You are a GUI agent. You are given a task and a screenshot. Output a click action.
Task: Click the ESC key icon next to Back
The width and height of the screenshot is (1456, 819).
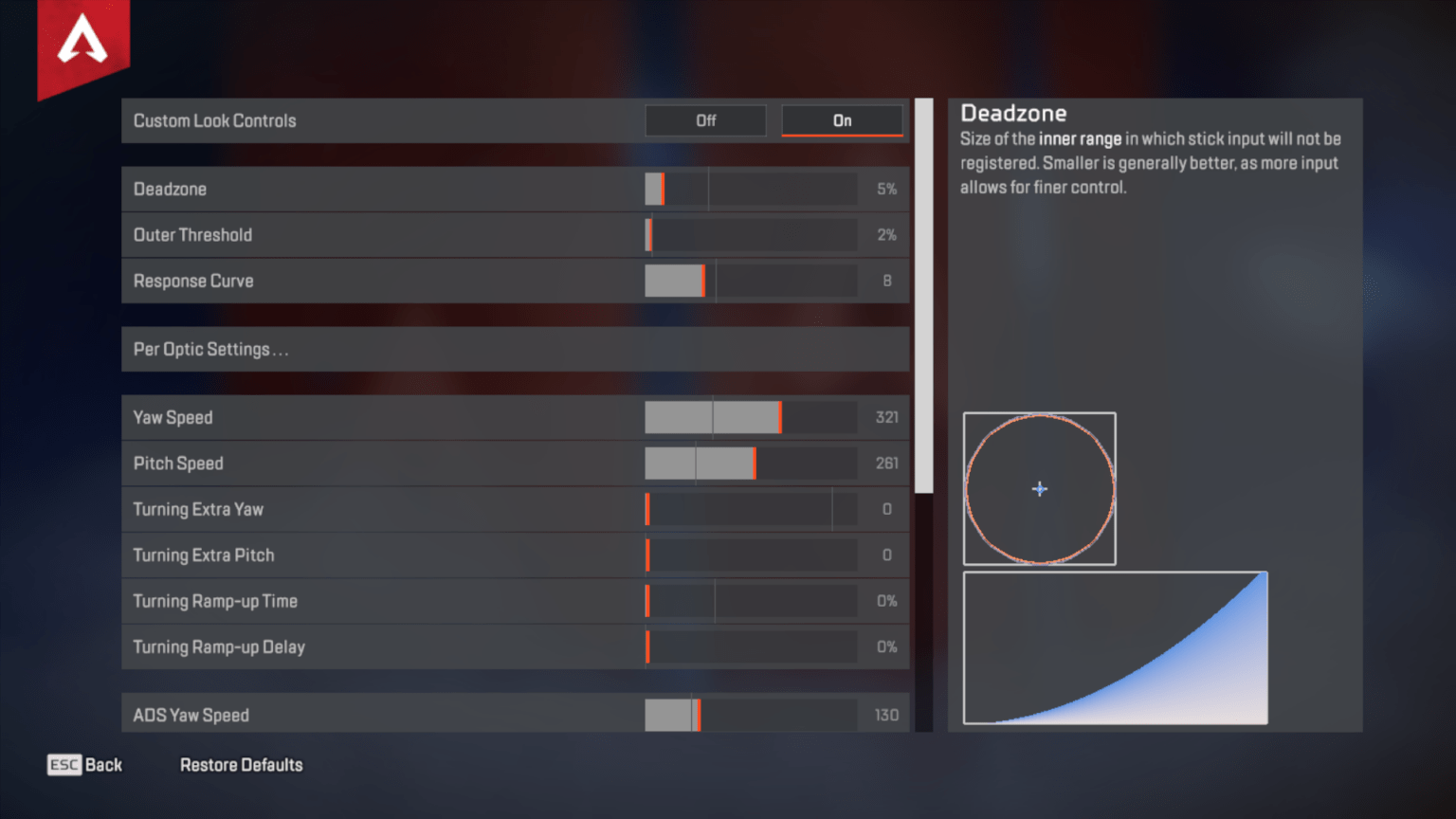coord(63,765)
